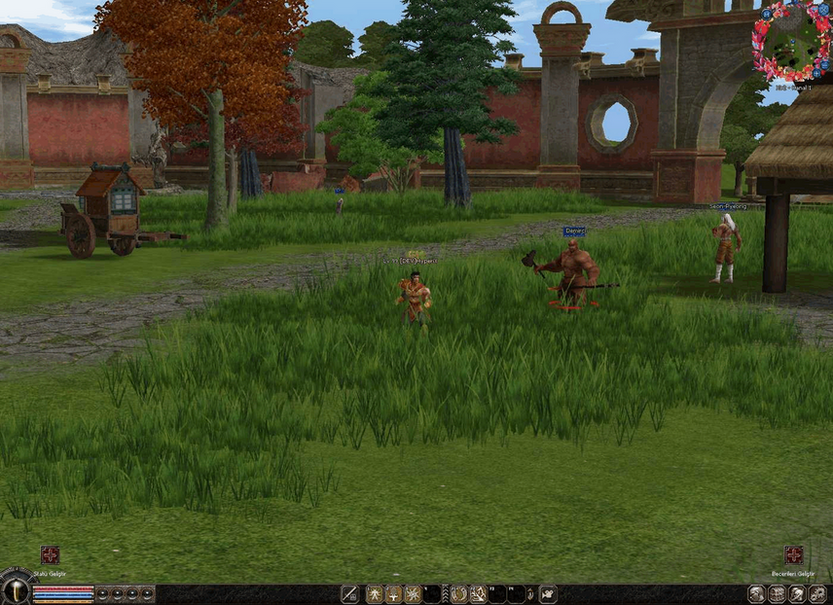Open the chat bubble button on the taskbar

click(x=549, y=594)
